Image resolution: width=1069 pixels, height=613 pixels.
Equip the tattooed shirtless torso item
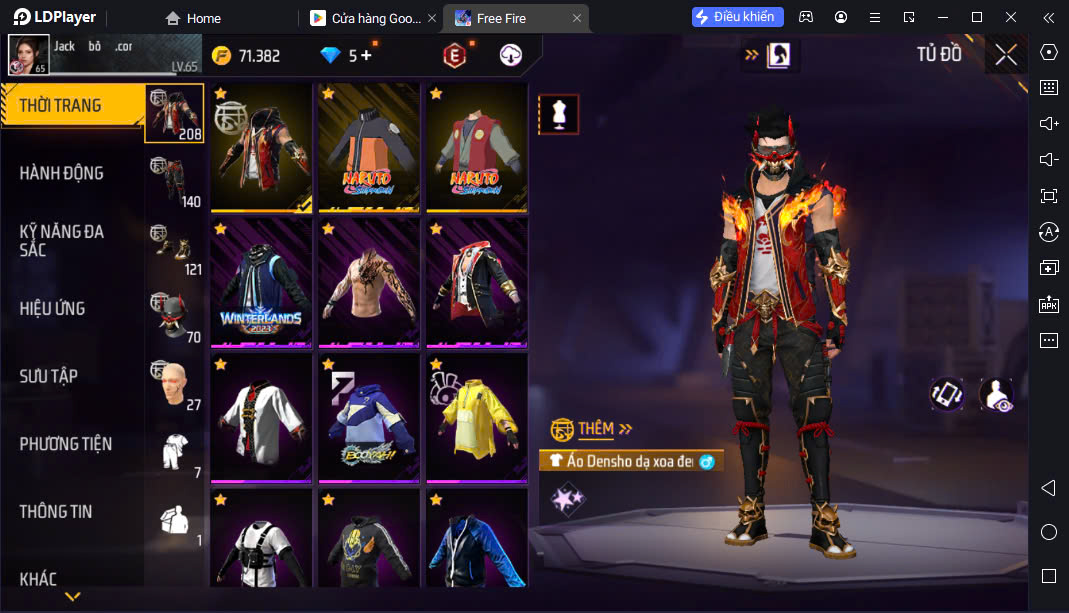[369, 282]
